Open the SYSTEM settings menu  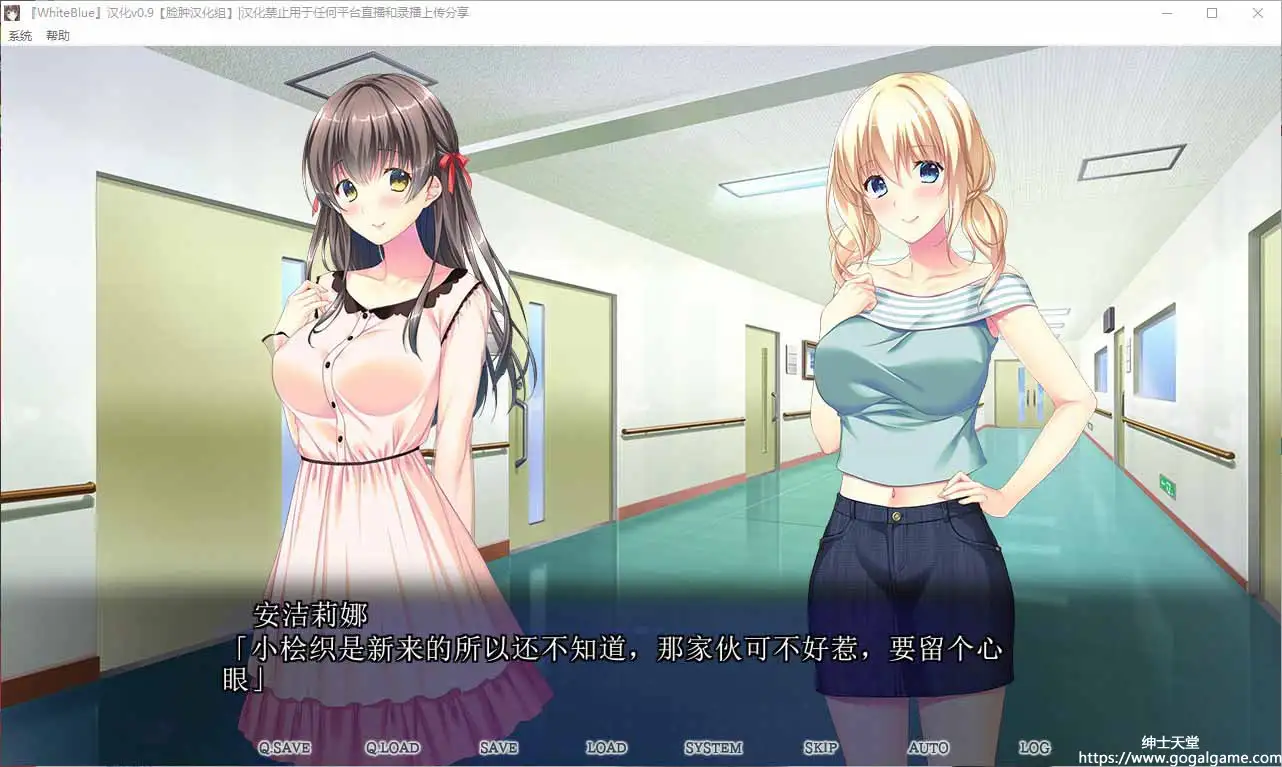coord(714,747)
